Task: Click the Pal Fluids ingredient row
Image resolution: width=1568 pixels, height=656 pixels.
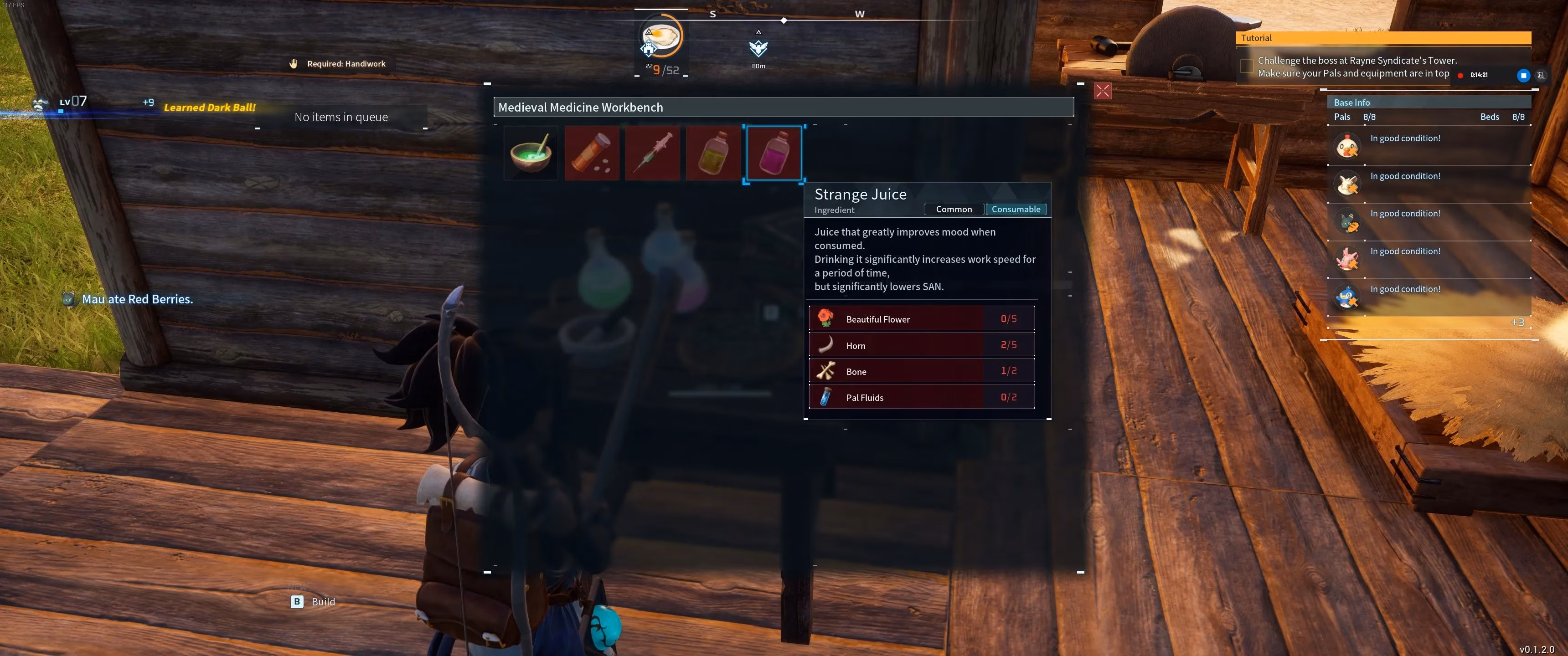Action: point(922,397)
